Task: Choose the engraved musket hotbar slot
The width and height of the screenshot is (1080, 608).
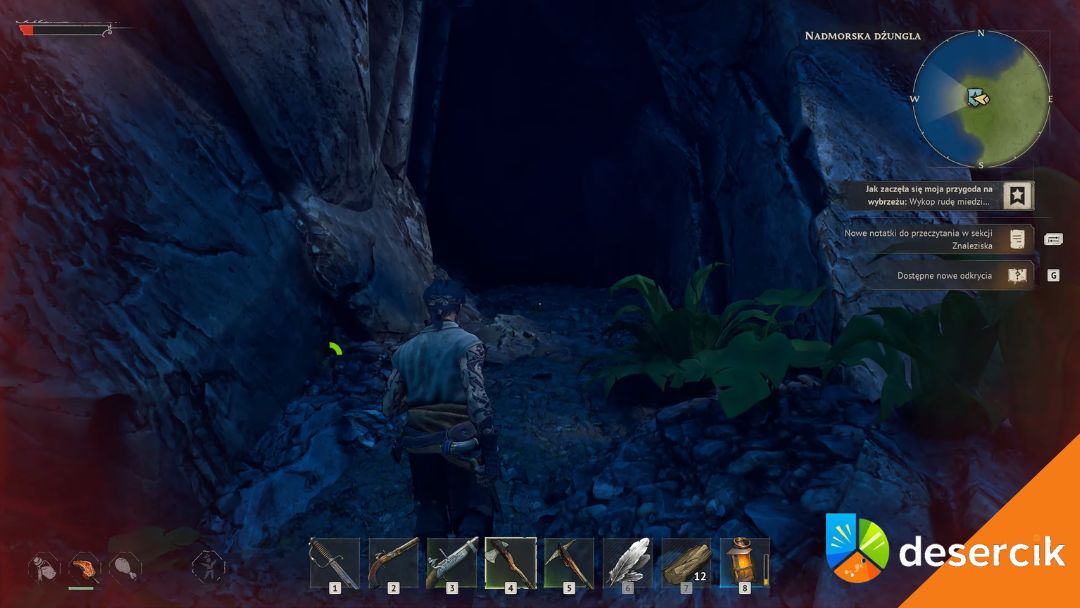Action: (x=452, y=563)
